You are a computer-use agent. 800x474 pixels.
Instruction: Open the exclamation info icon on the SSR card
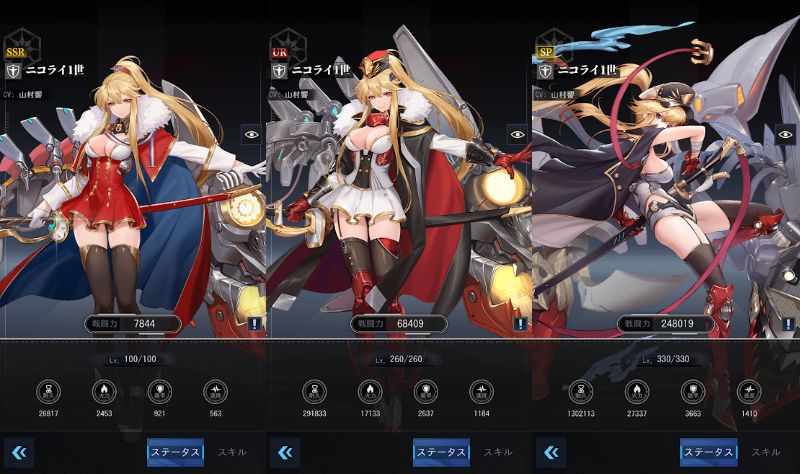(256, 323)
